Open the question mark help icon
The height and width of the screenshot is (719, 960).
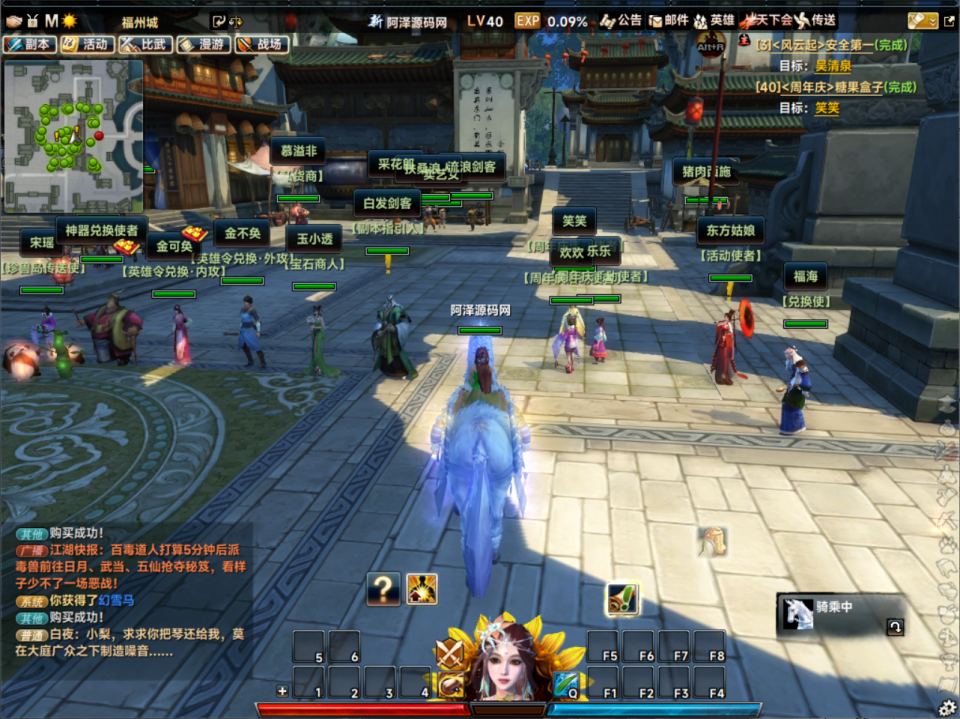tap(383, 589)
